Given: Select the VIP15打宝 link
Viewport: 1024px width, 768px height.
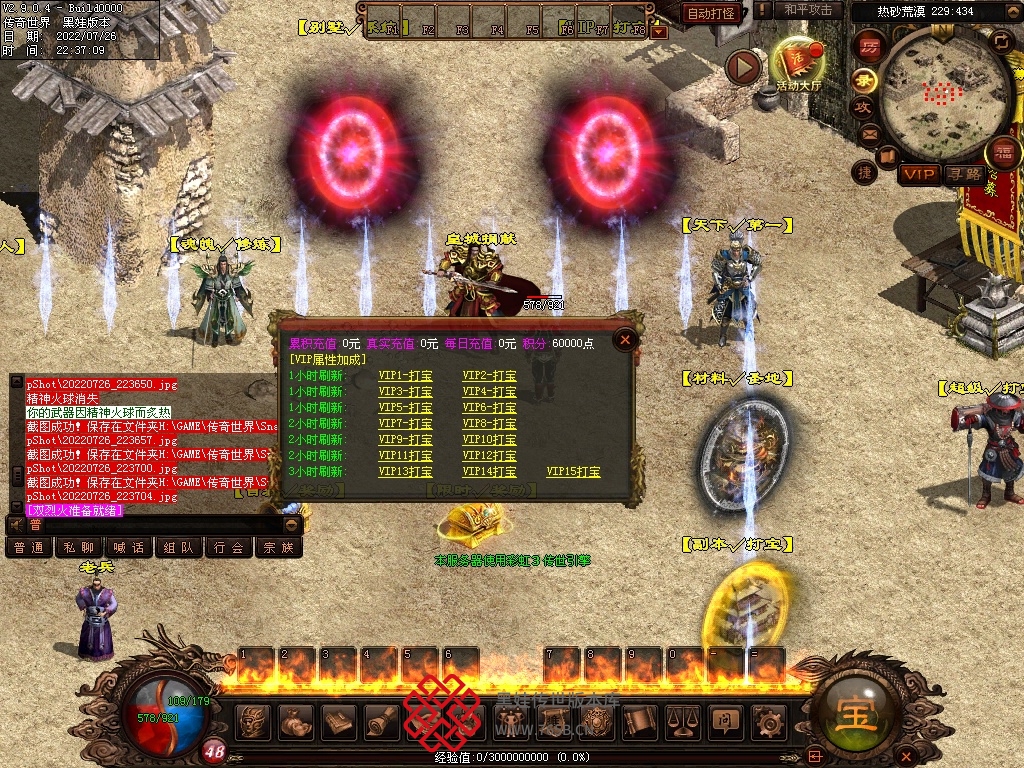Looking at the screenshot, I should coord(573,472).
